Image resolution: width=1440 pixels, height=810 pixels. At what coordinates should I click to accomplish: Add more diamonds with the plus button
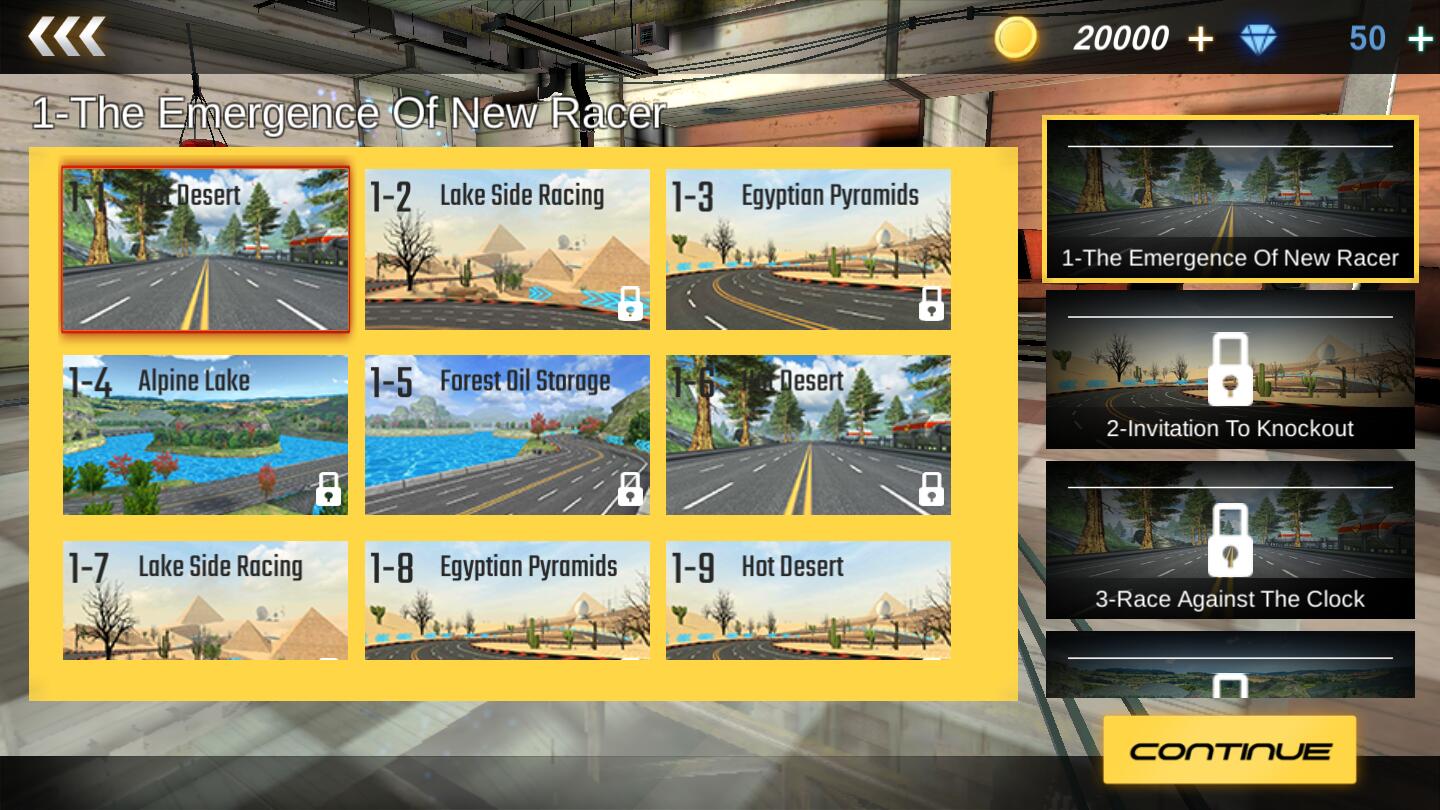1420,39
